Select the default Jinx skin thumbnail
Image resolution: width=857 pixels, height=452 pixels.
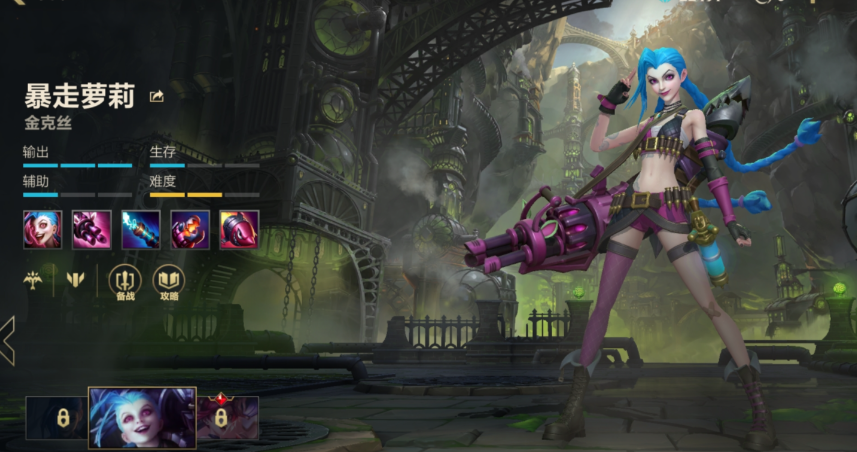click(x=142, y=417)
